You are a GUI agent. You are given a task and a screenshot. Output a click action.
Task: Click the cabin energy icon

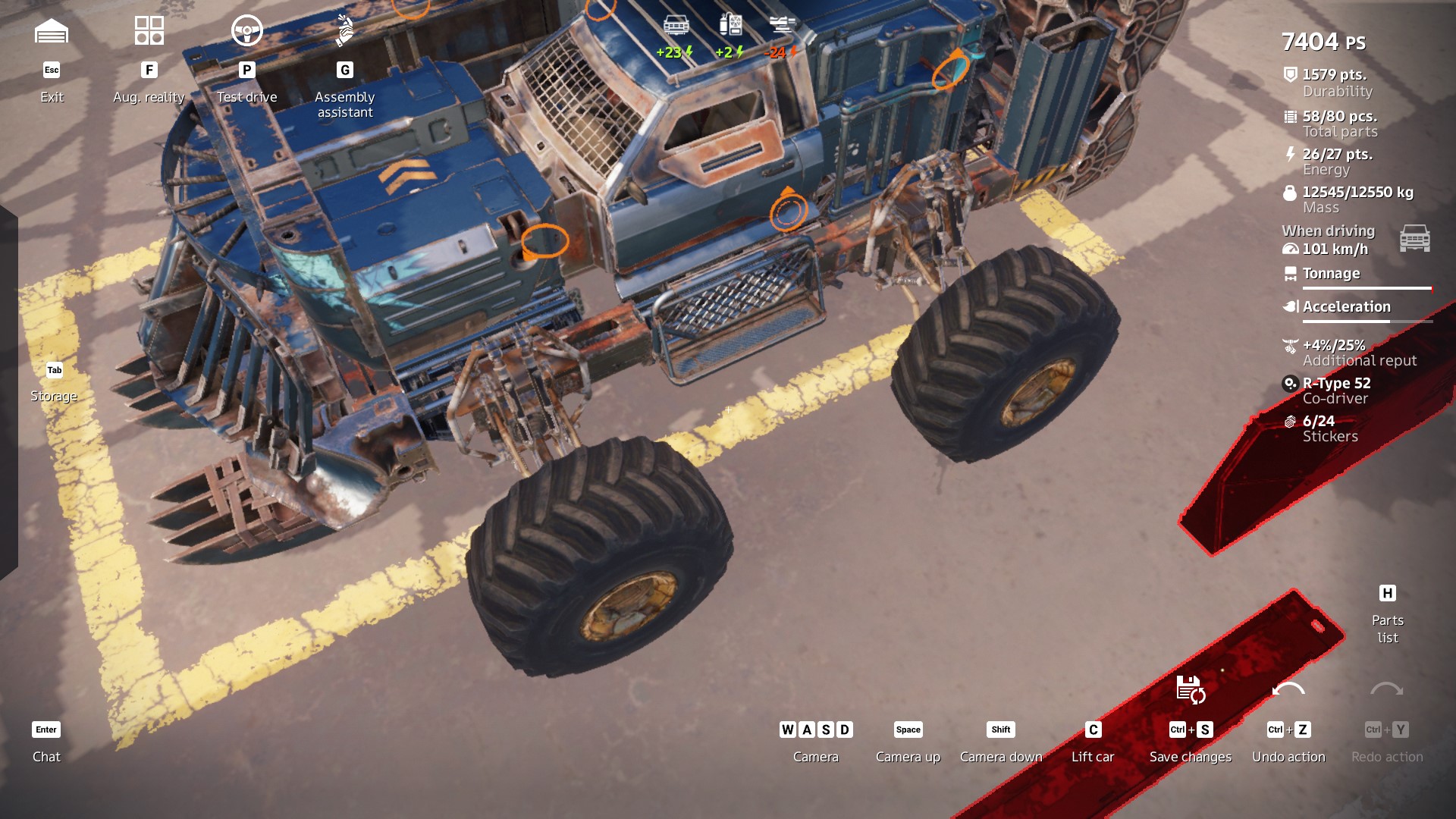point(676,26)
